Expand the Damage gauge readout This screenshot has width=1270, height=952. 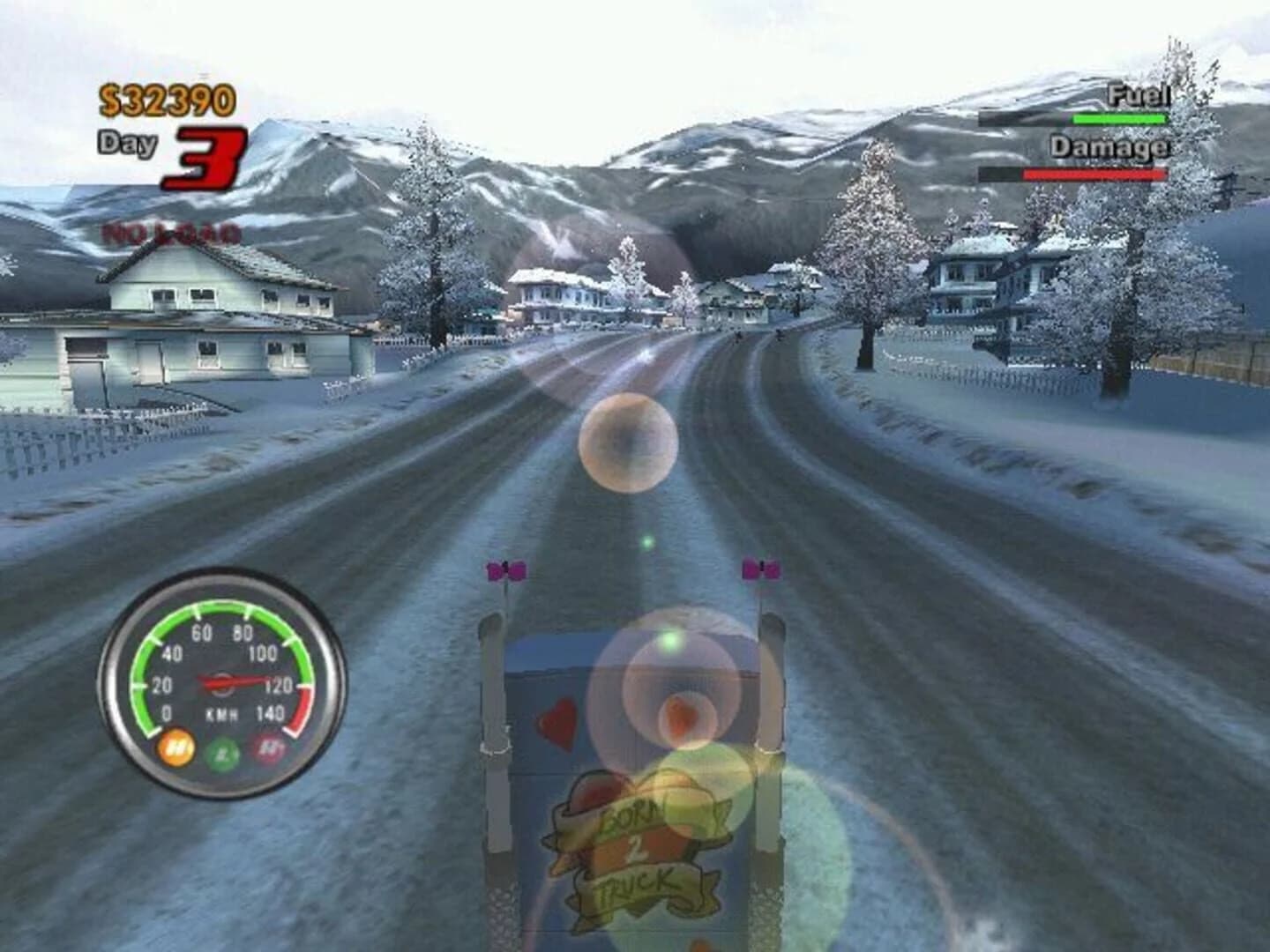pyautogui.click(x=1094, y=172)
